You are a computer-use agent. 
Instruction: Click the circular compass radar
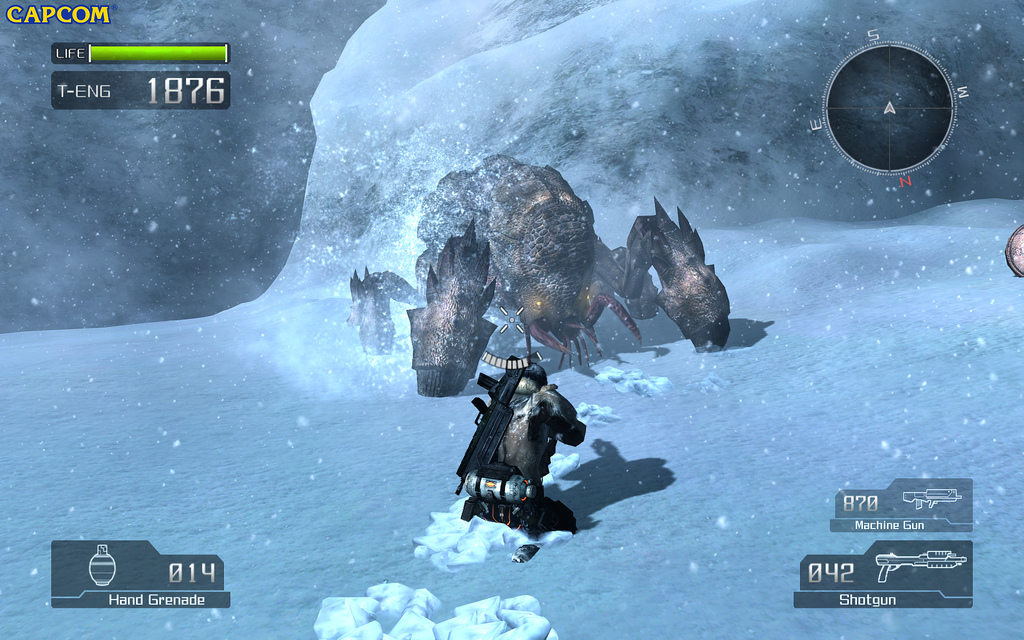(x=889, y=108)
